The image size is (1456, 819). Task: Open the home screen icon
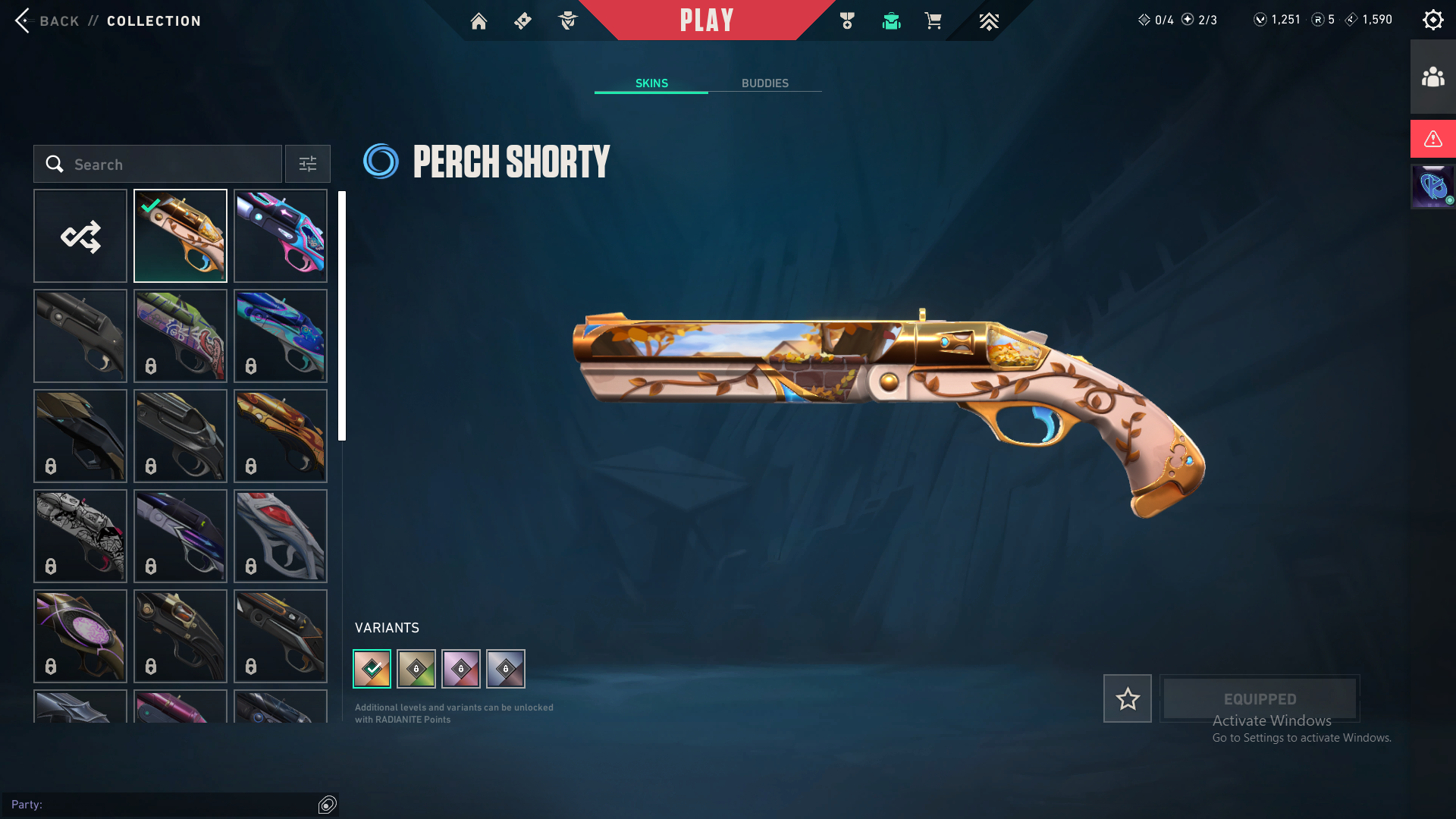click(479, 21)
